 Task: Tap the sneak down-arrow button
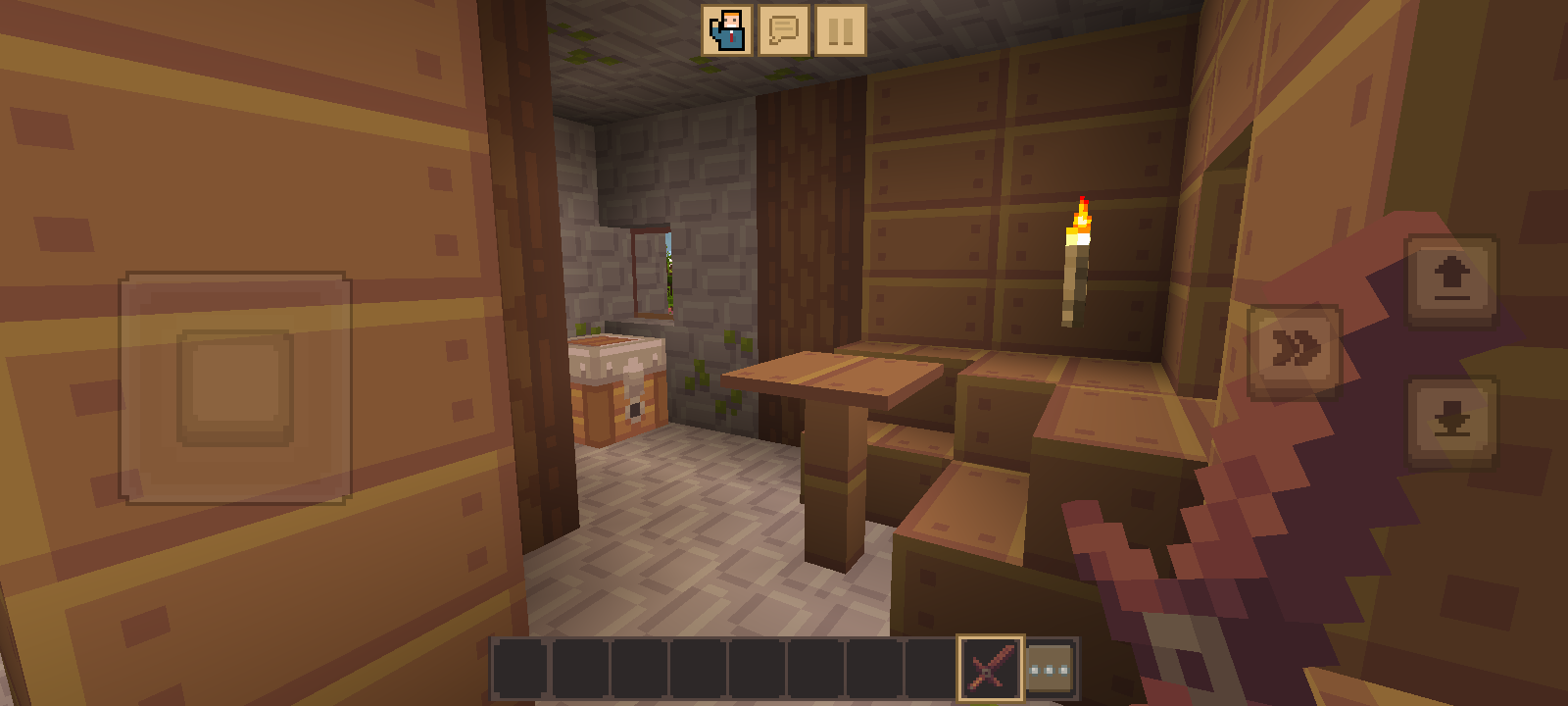coord(1451,422)
